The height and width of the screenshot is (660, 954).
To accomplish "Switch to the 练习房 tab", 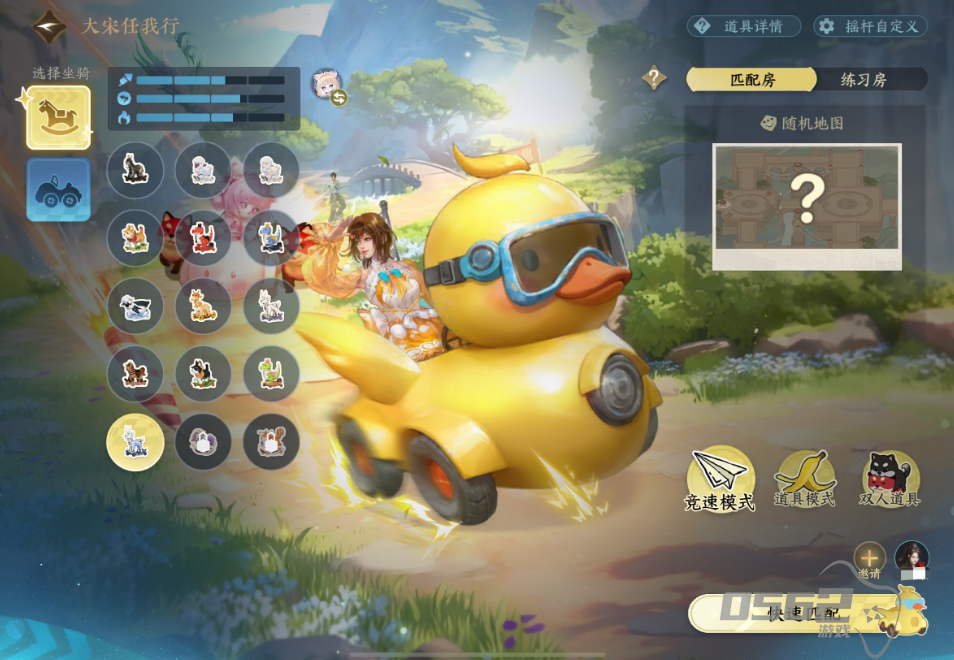I will click(x=866, y=80).
